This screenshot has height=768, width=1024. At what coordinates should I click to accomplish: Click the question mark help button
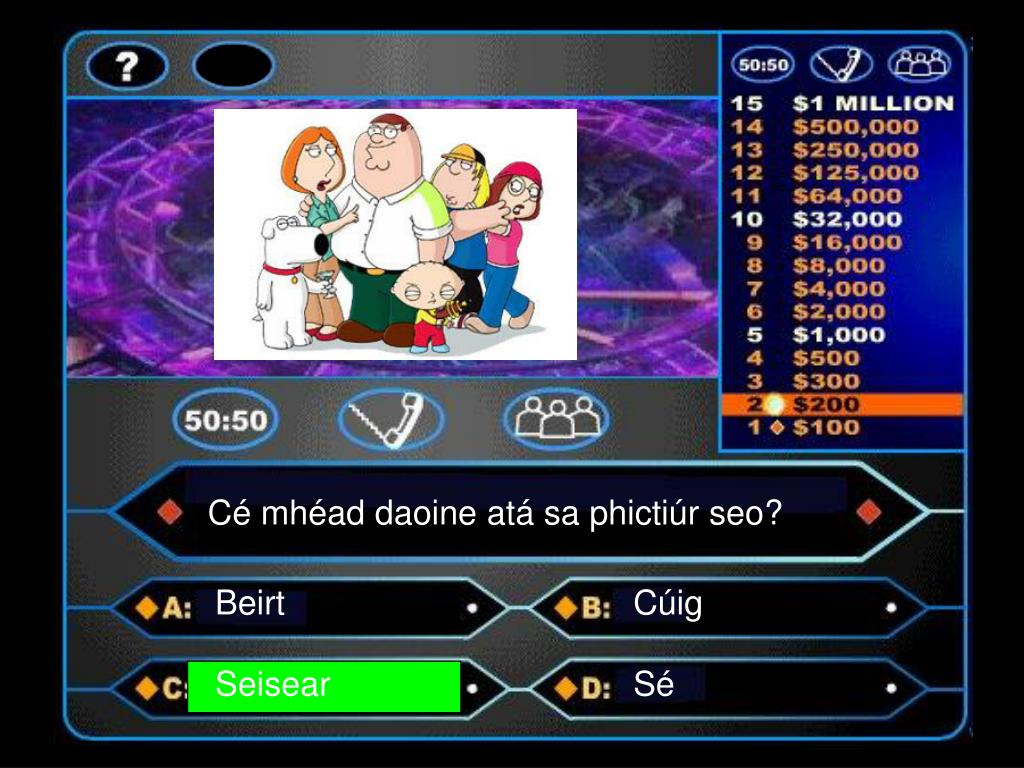(127, 66)
